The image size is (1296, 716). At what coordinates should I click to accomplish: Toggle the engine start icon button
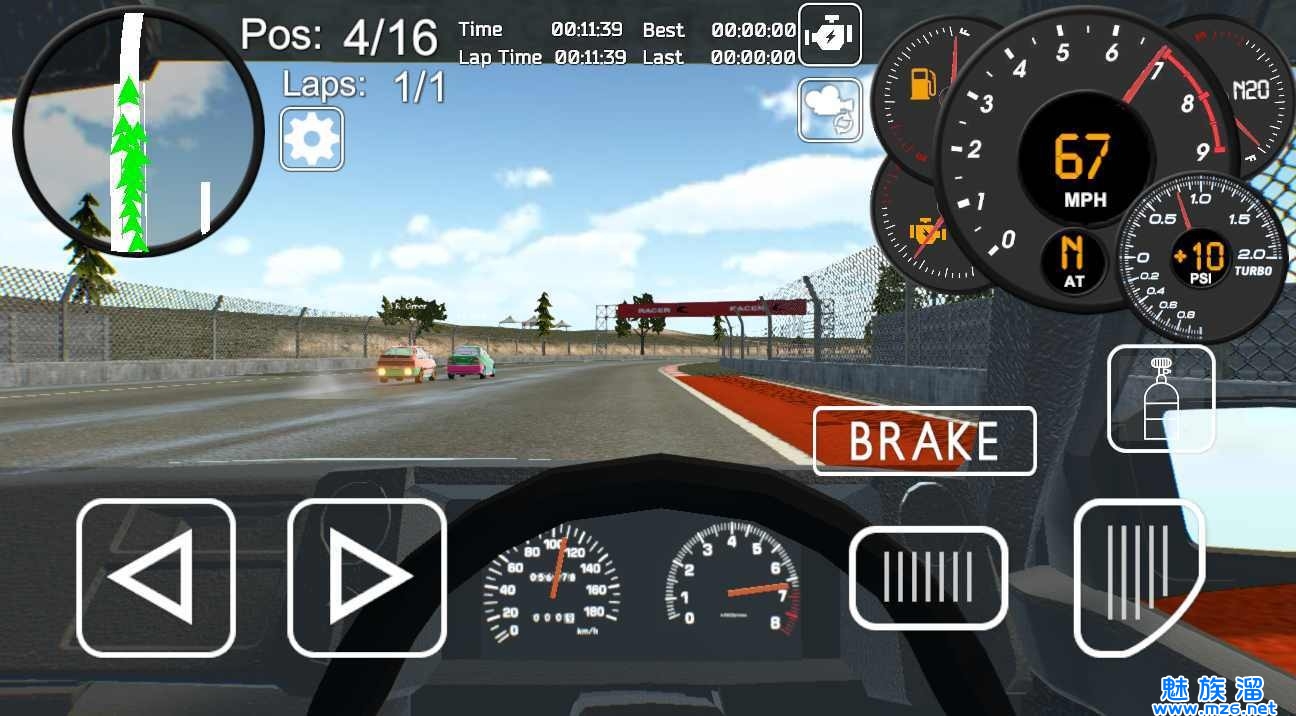[829, 37]
